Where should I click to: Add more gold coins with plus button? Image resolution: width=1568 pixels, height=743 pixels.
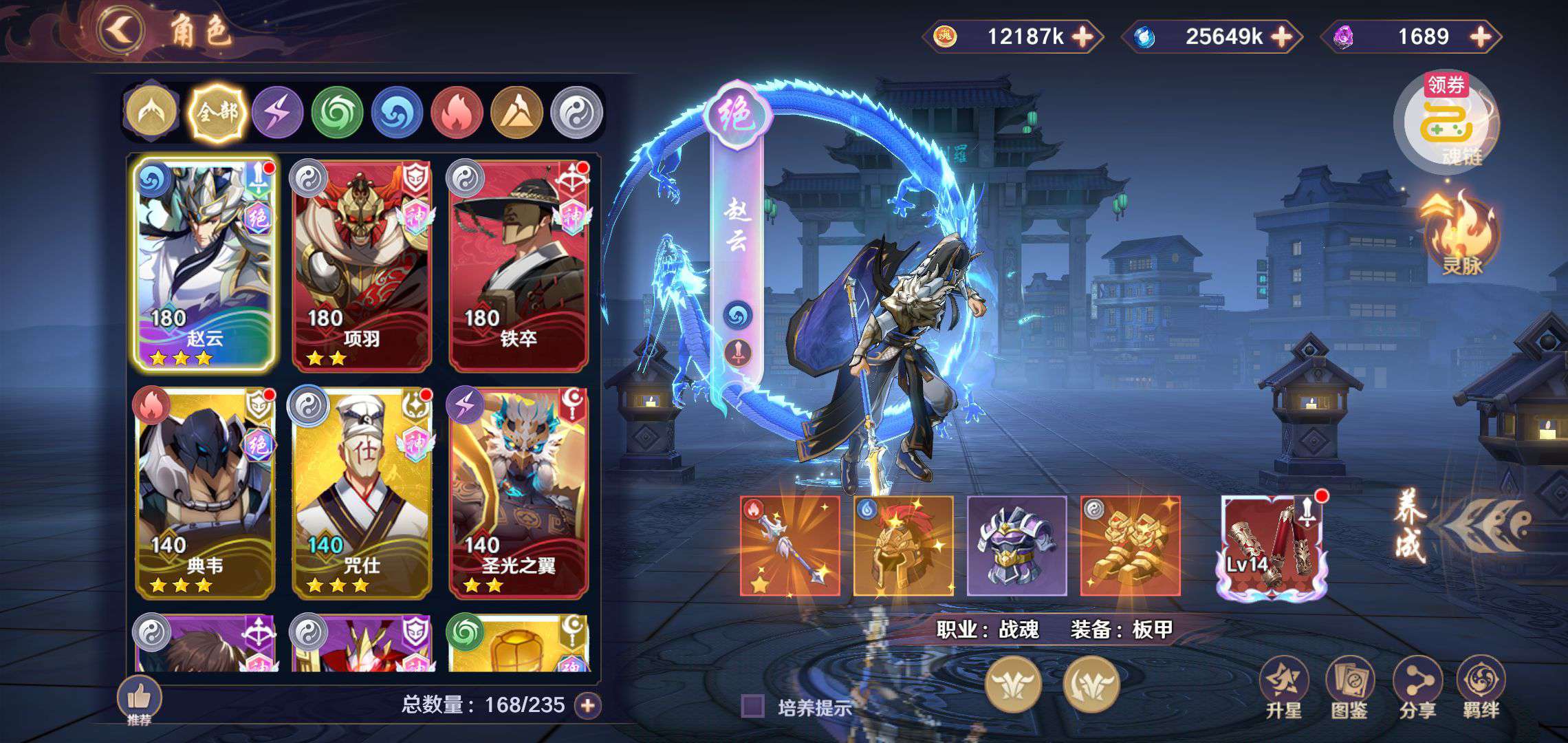(x=1082, y=36)
